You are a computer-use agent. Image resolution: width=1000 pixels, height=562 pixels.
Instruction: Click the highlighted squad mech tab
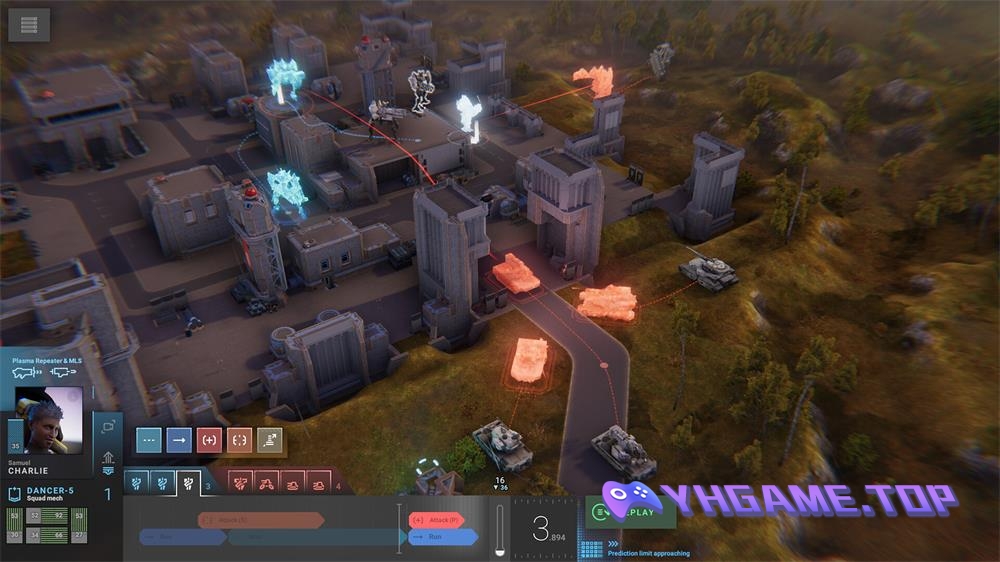[188, 483]
